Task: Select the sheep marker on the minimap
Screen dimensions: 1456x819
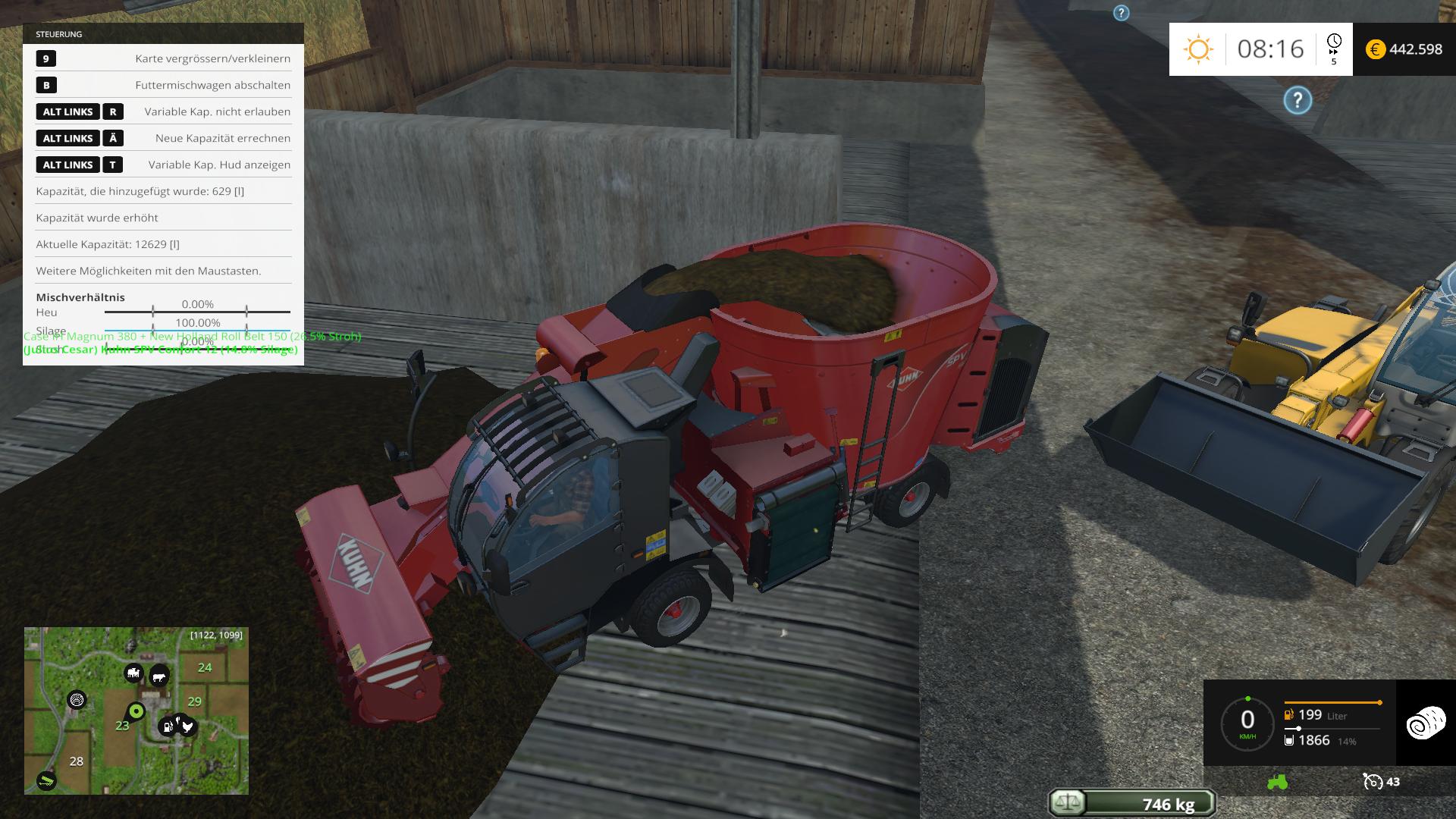Action: (133, 673)
